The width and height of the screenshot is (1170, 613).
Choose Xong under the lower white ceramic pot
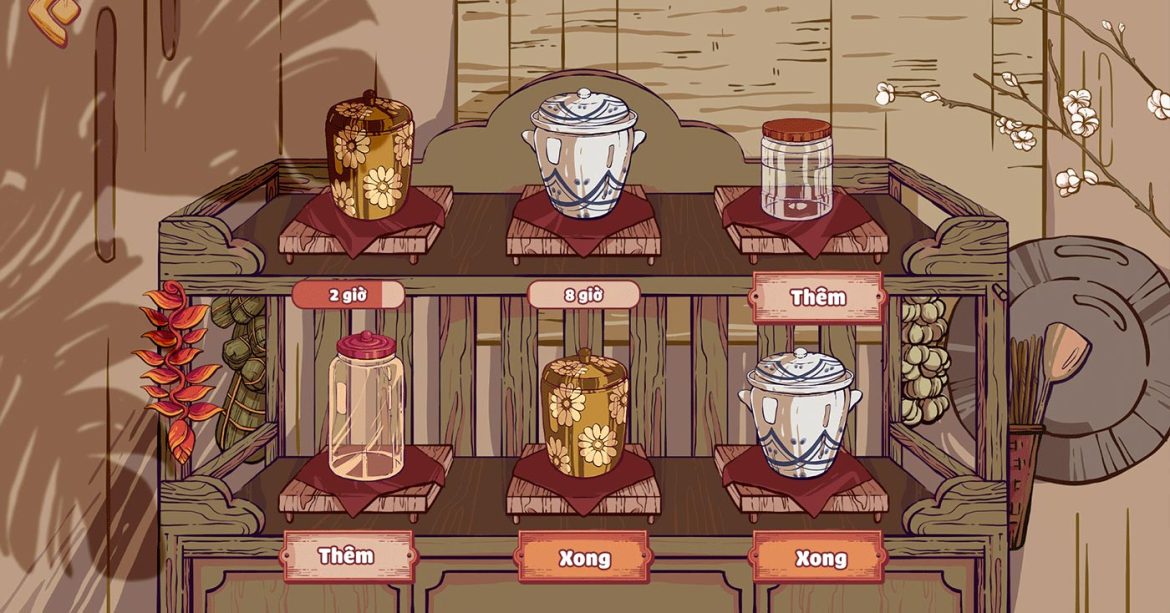[819, 557]
